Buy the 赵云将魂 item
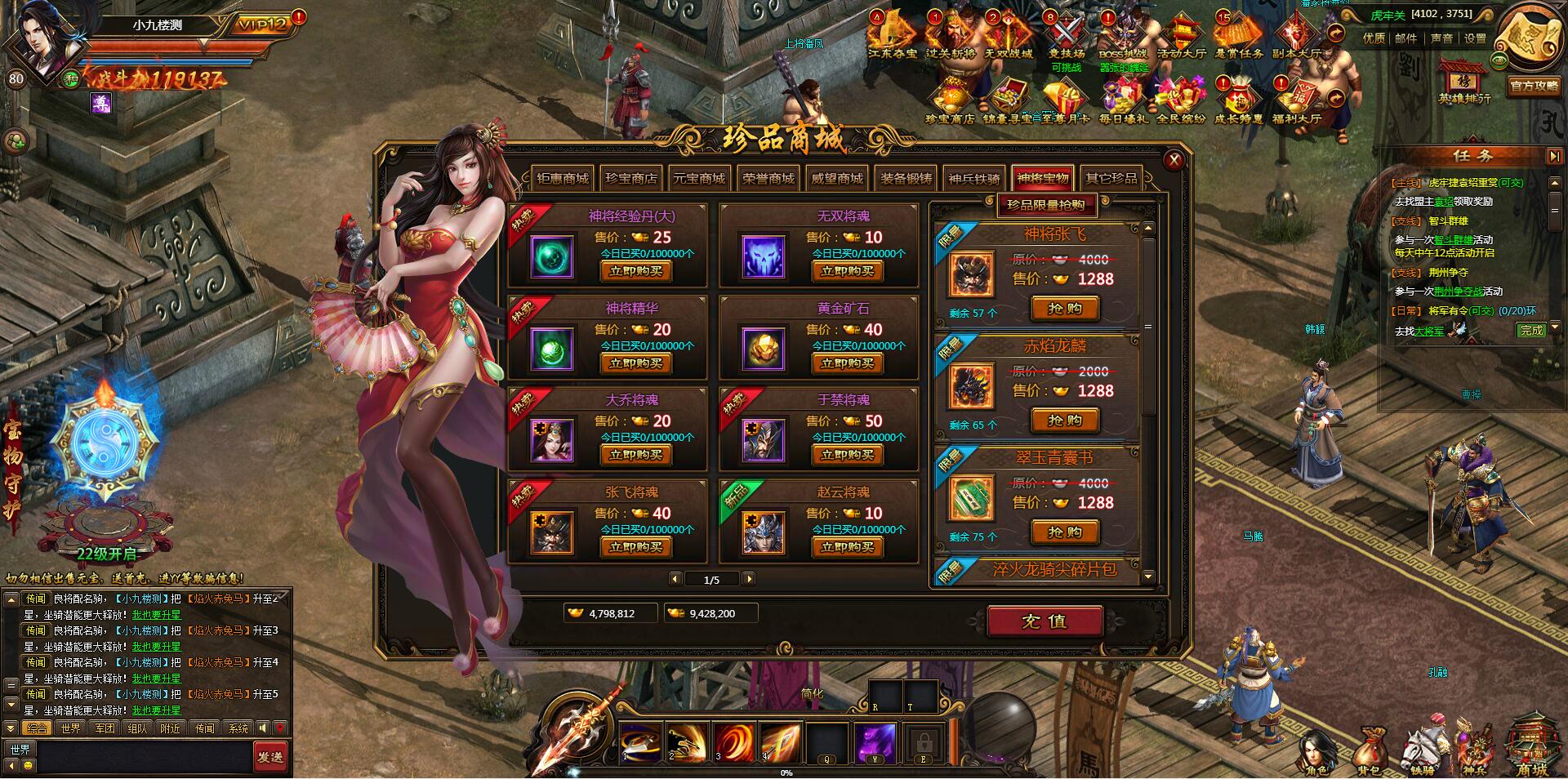 847,547
